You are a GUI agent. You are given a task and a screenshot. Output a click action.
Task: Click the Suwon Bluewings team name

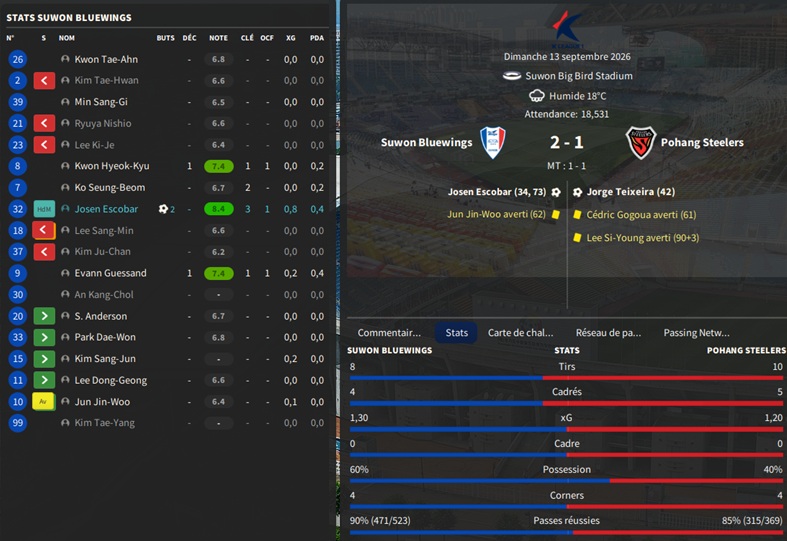(x=426, y=143)
